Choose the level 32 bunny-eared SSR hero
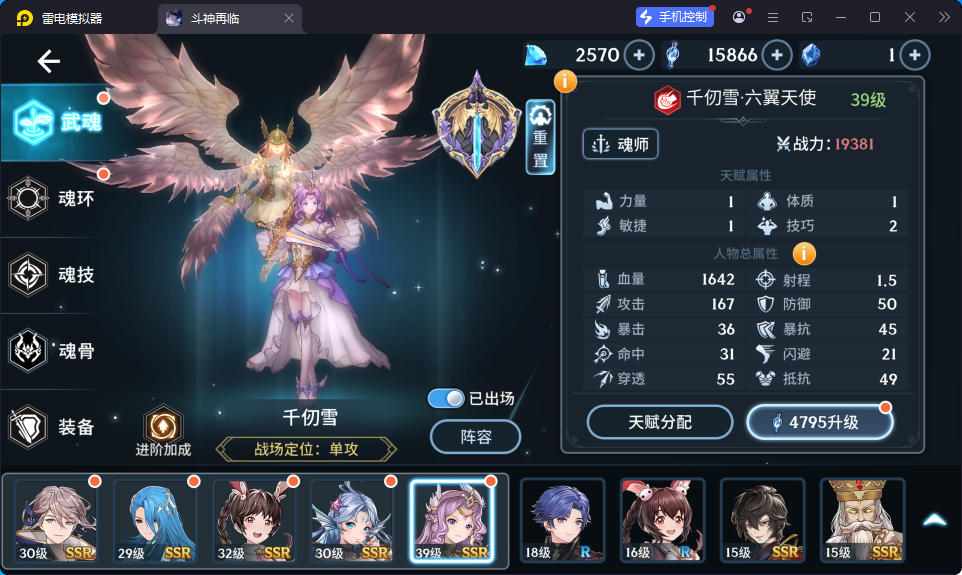962x575 pixels. [x=252, y=520]
